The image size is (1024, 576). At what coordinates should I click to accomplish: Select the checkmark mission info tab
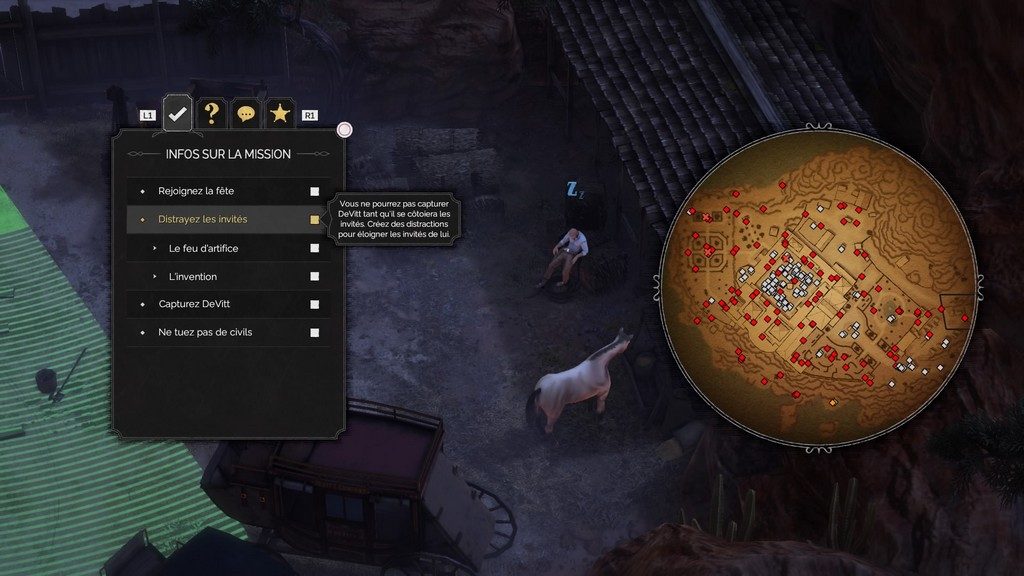(x=178, y=114)
